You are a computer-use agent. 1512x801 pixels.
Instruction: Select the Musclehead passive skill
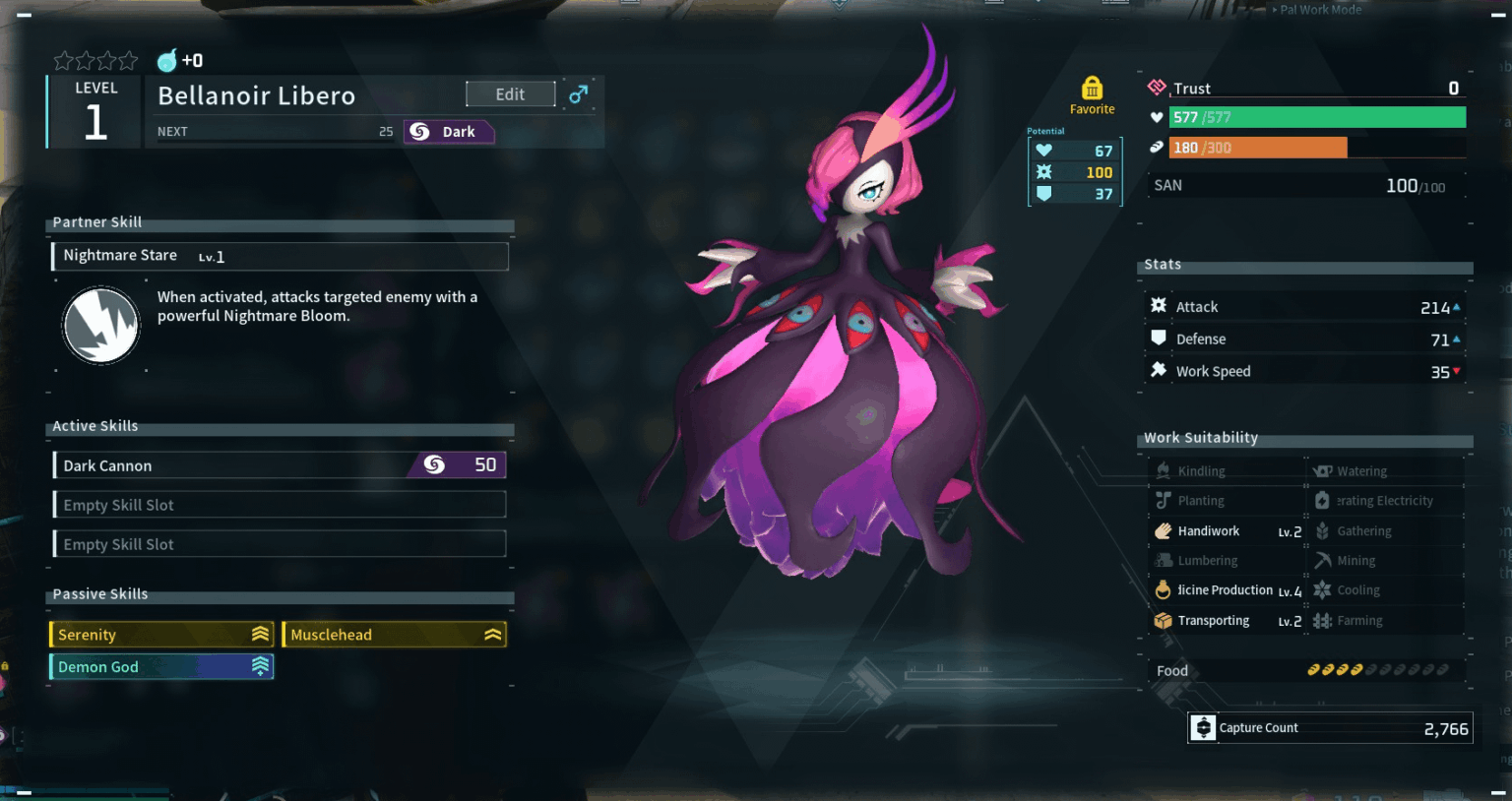pos(394,635)
